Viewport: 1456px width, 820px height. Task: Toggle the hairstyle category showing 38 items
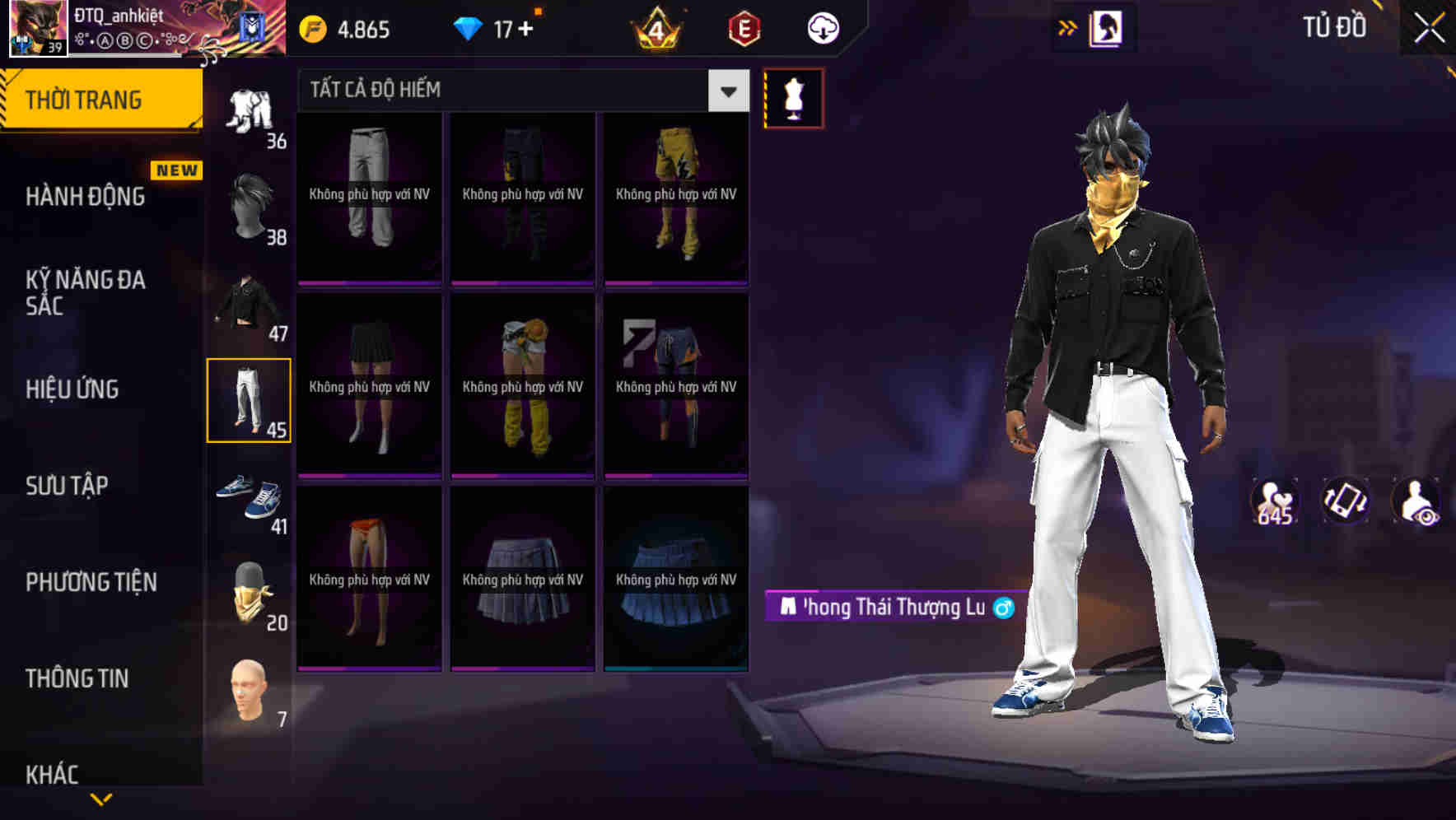(x=250, y=204)
